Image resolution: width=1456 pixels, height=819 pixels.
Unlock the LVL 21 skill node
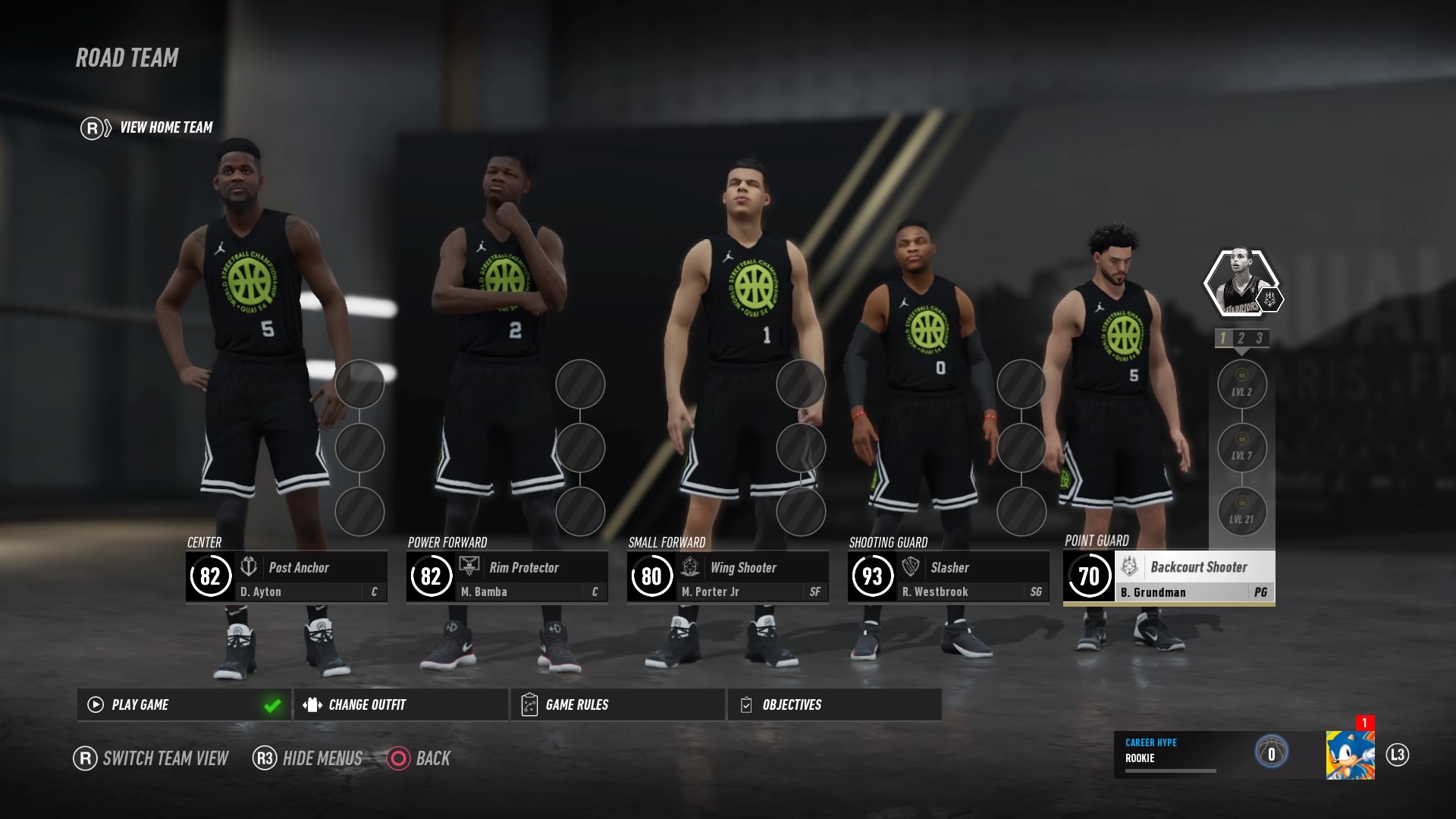(1242, 513)
